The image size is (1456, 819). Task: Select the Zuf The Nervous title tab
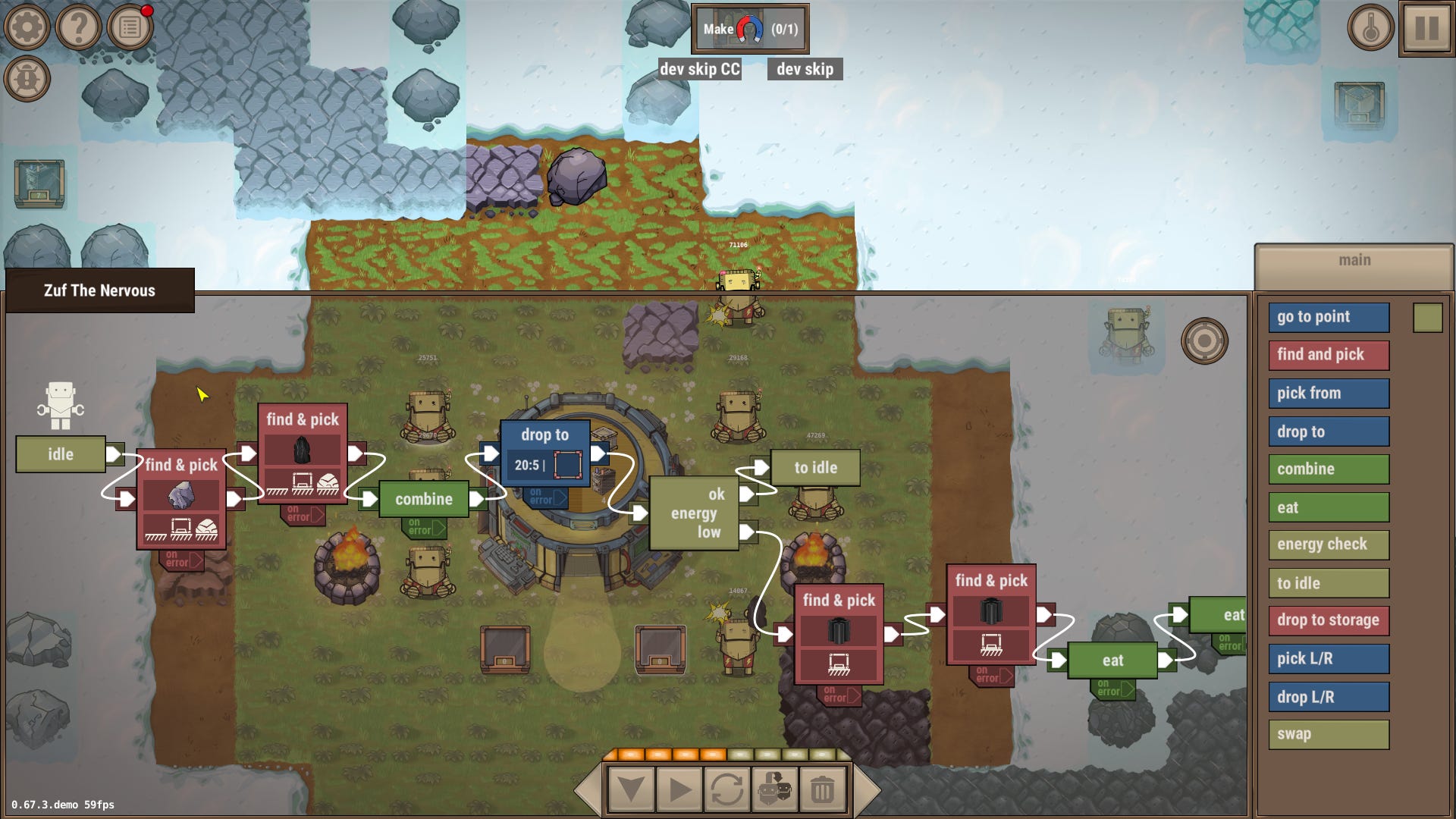pyautogui.click(x=99, y=290)
